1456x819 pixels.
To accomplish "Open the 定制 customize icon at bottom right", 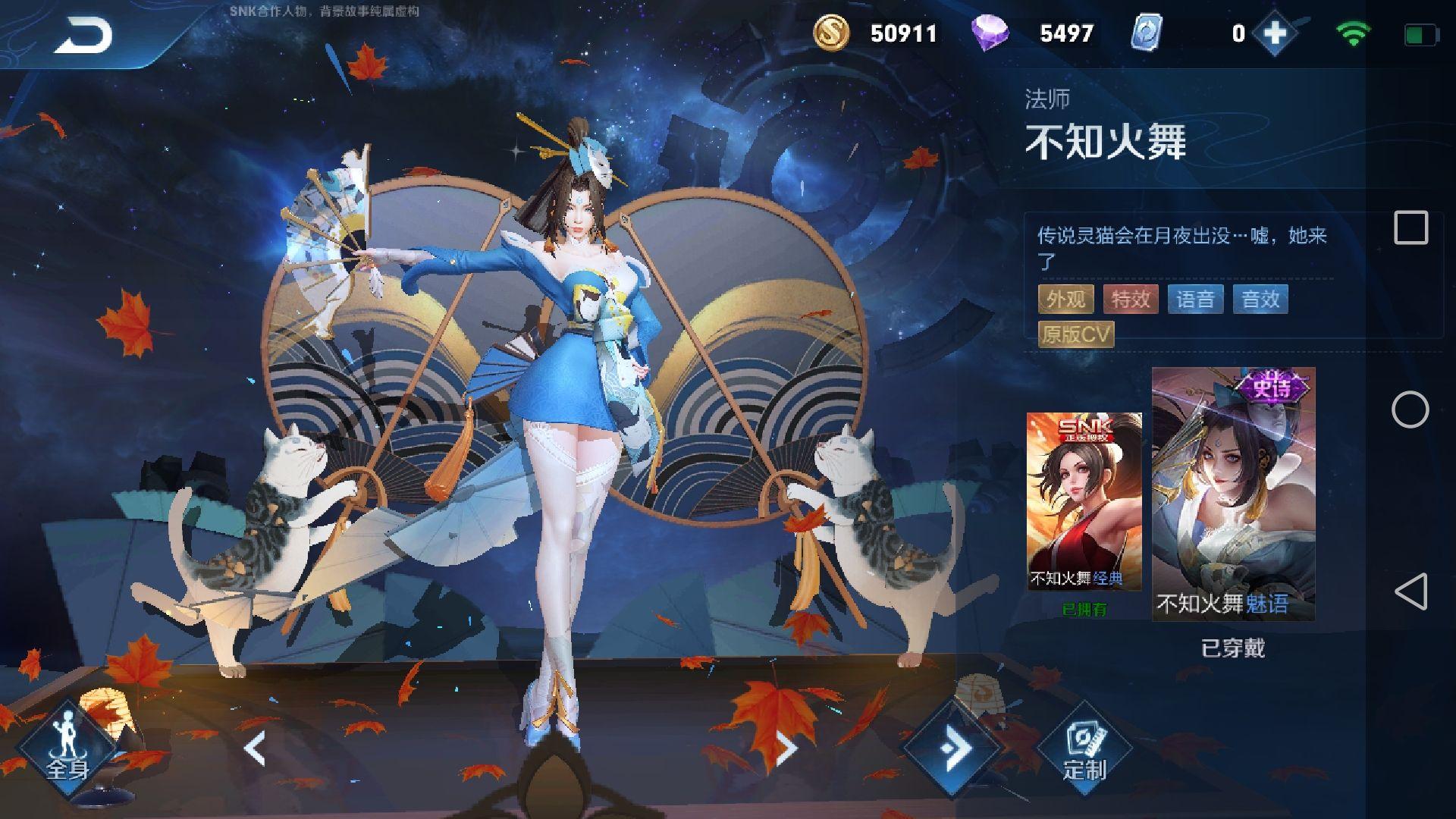I will (1084, 747).
